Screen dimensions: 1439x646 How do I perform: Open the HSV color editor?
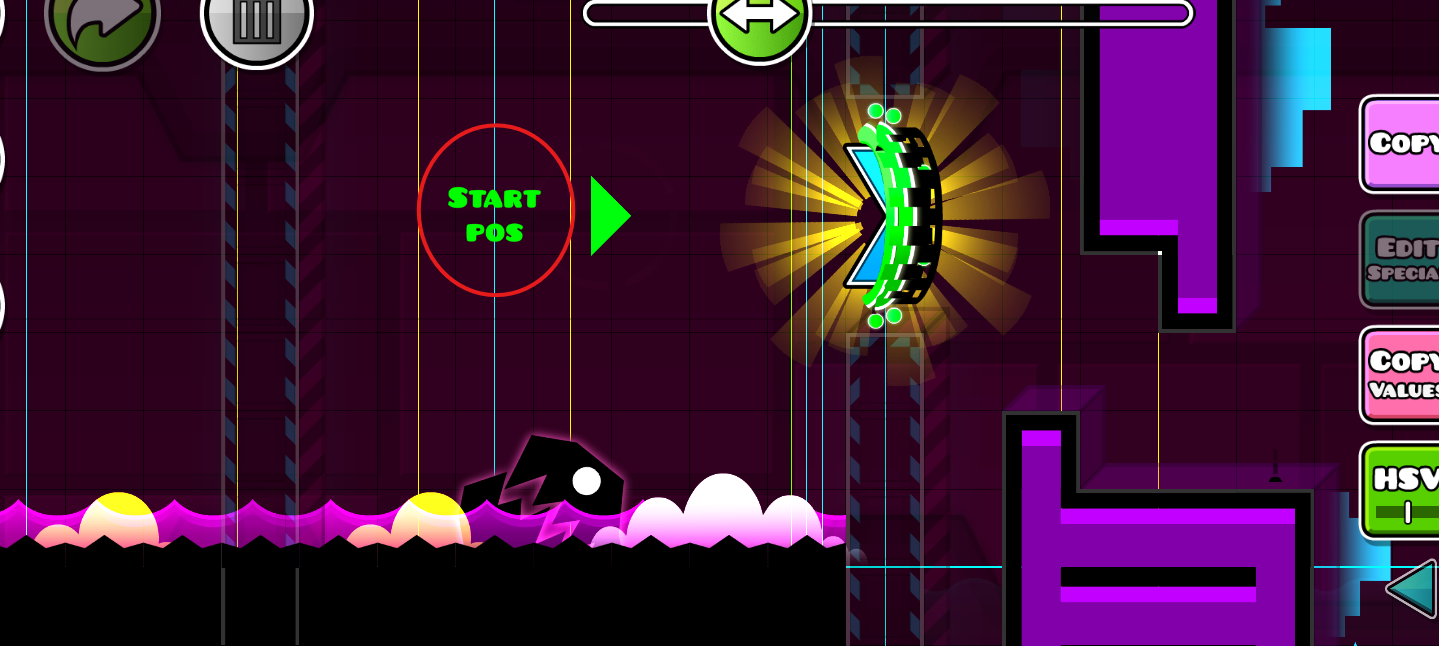[1402, 490]
